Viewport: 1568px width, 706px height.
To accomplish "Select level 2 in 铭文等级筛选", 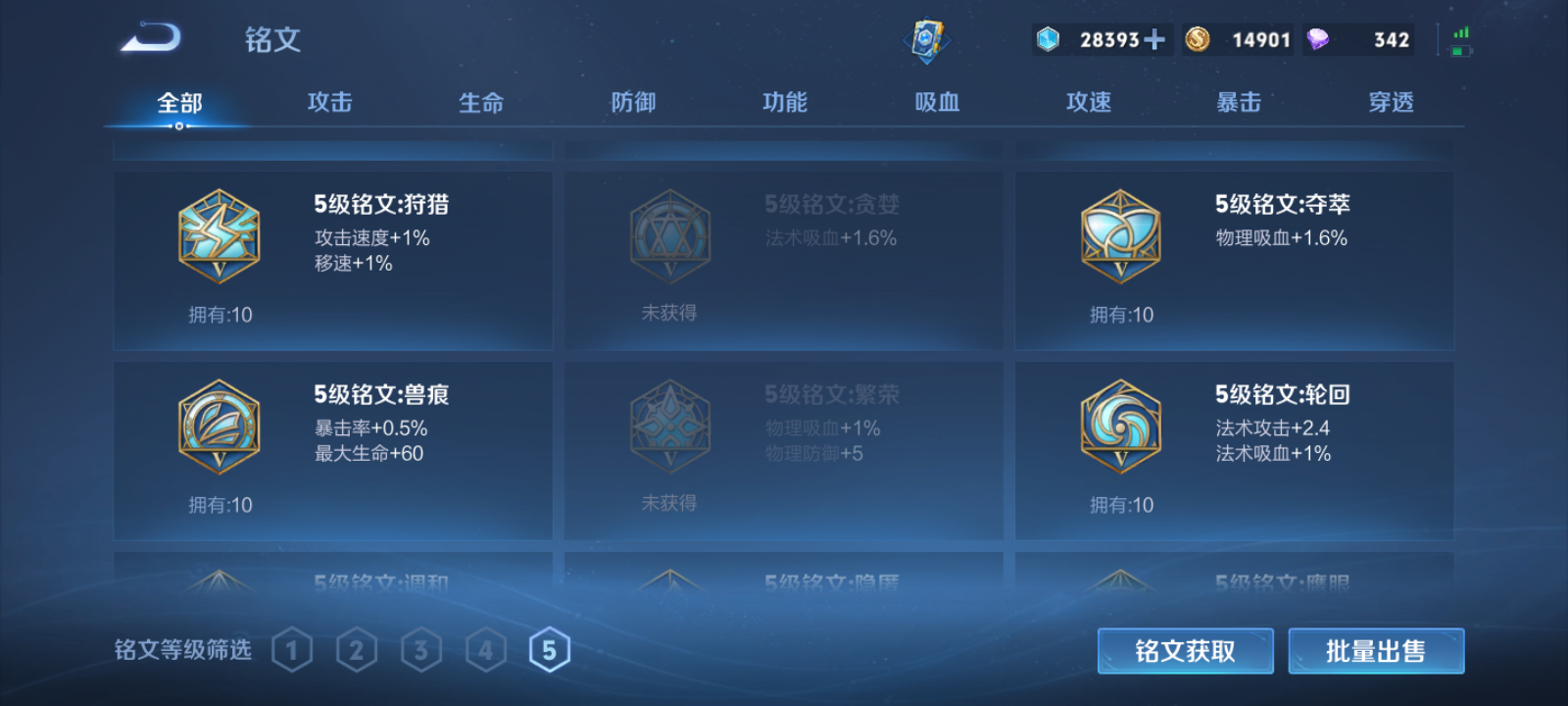I will pyautogui.click(x=358, y=648).
